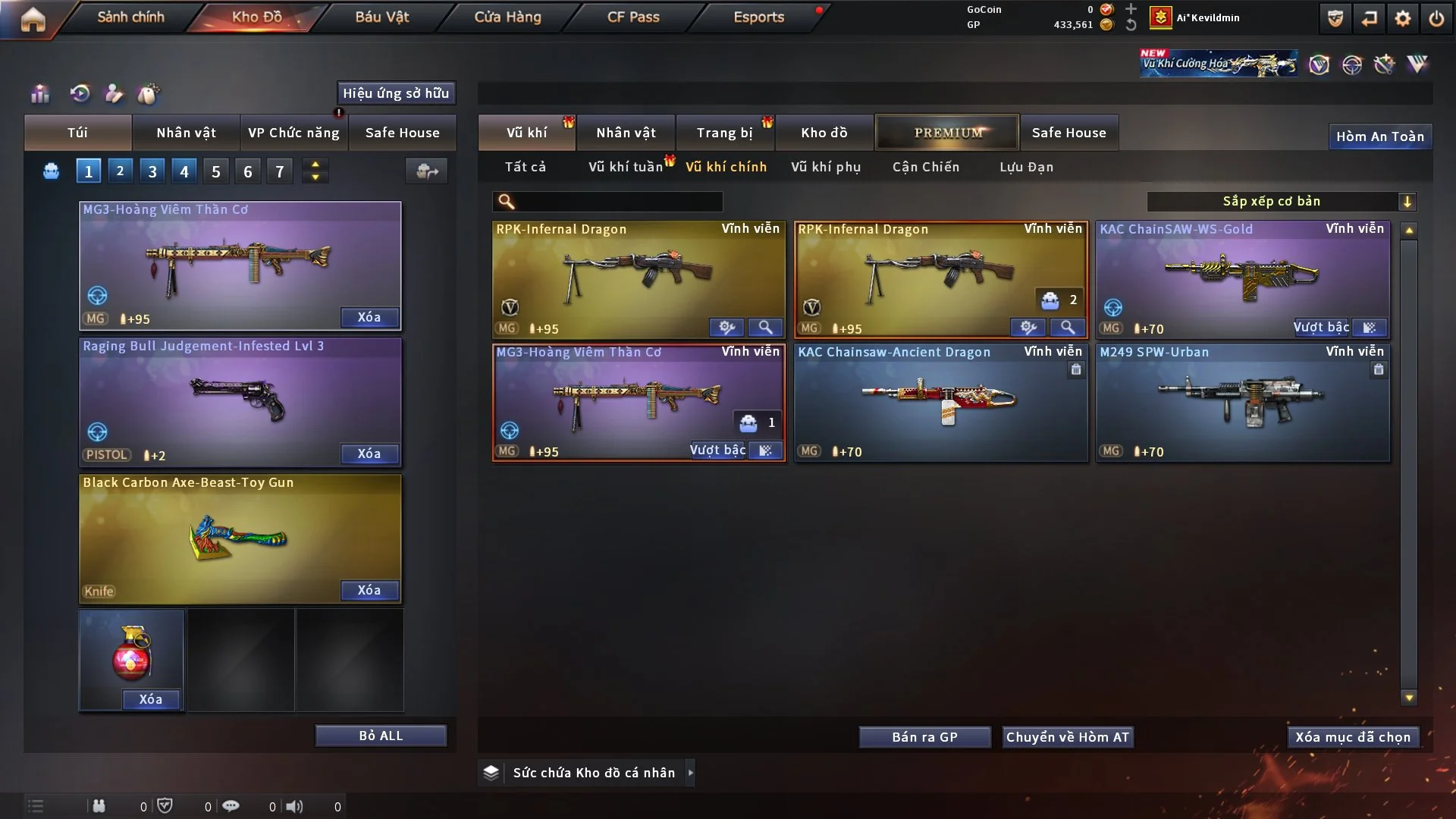Screen dimensions: 1456x819
Task: Select bag number 3
Action: [x=152, y=171]
